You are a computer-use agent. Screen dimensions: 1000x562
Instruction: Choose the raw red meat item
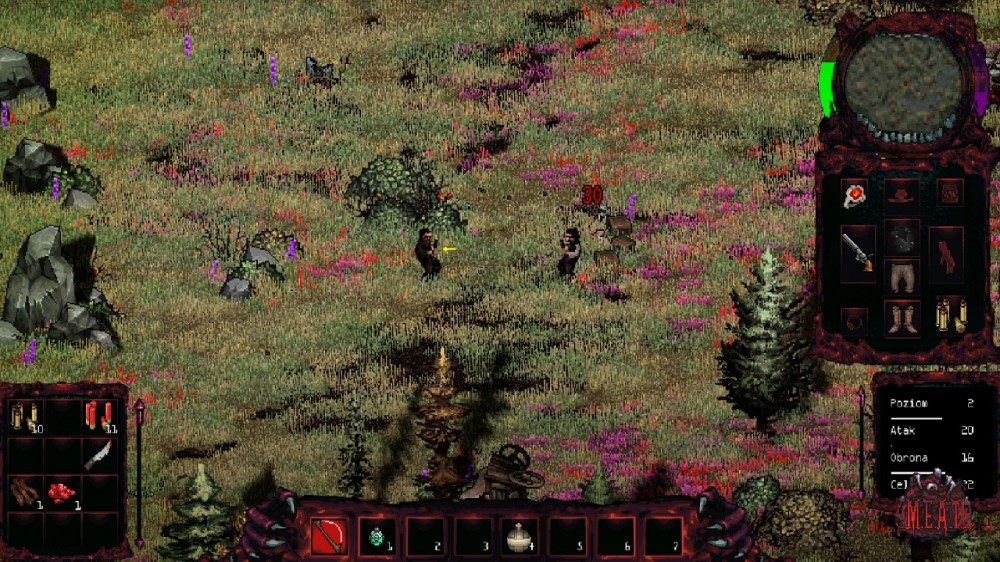[x=62, y=491]
